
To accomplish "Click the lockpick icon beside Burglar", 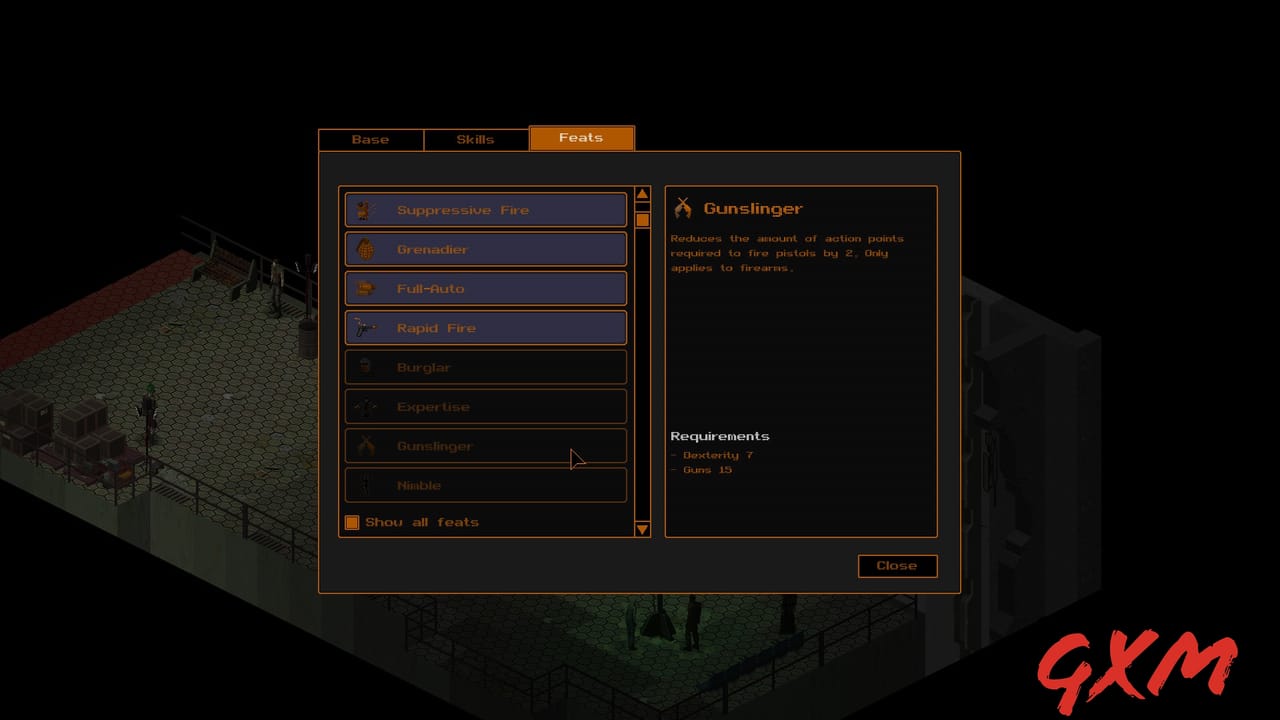I will [366, 367].
